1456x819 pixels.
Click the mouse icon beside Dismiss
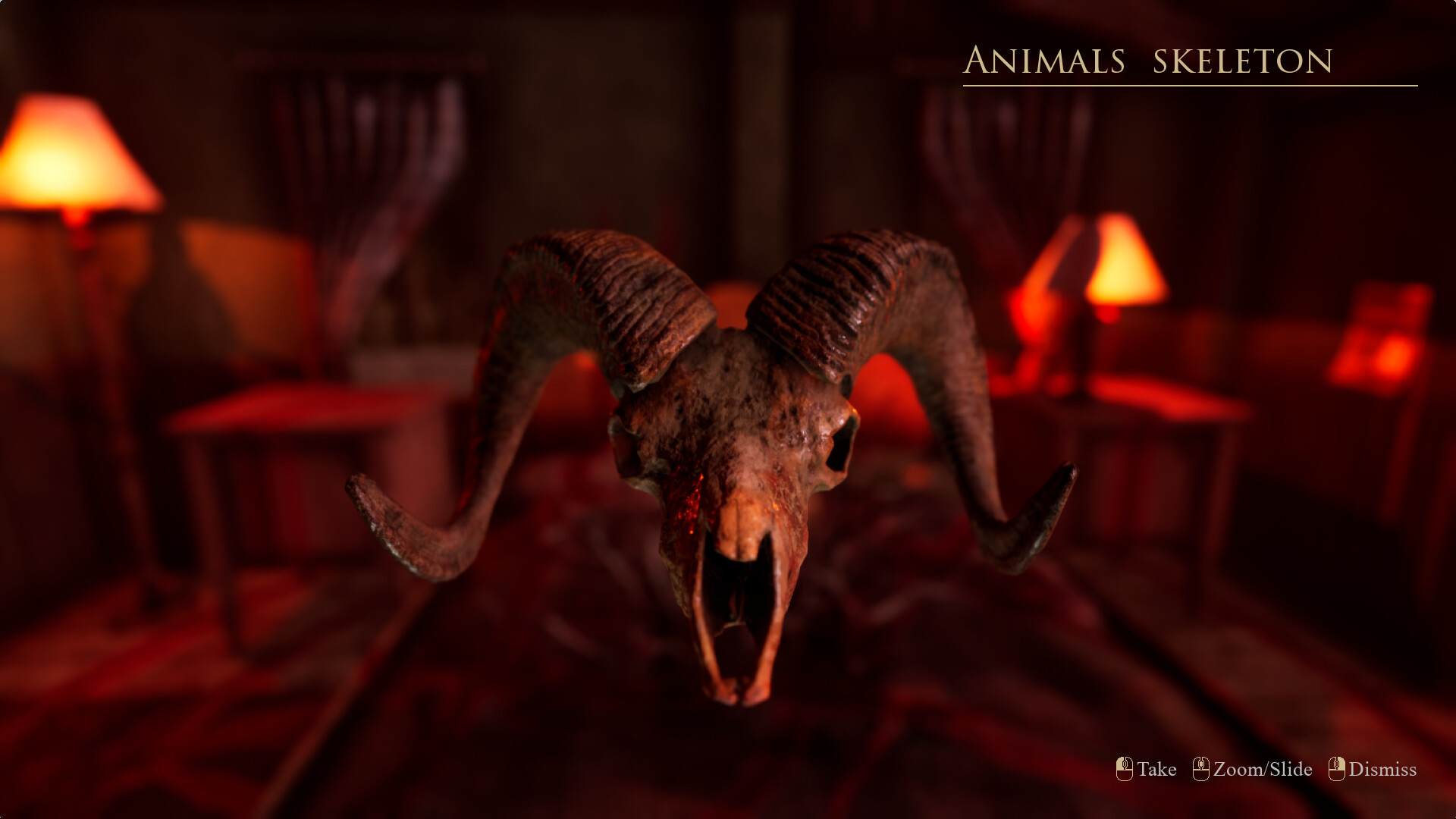click(1338, 769)
